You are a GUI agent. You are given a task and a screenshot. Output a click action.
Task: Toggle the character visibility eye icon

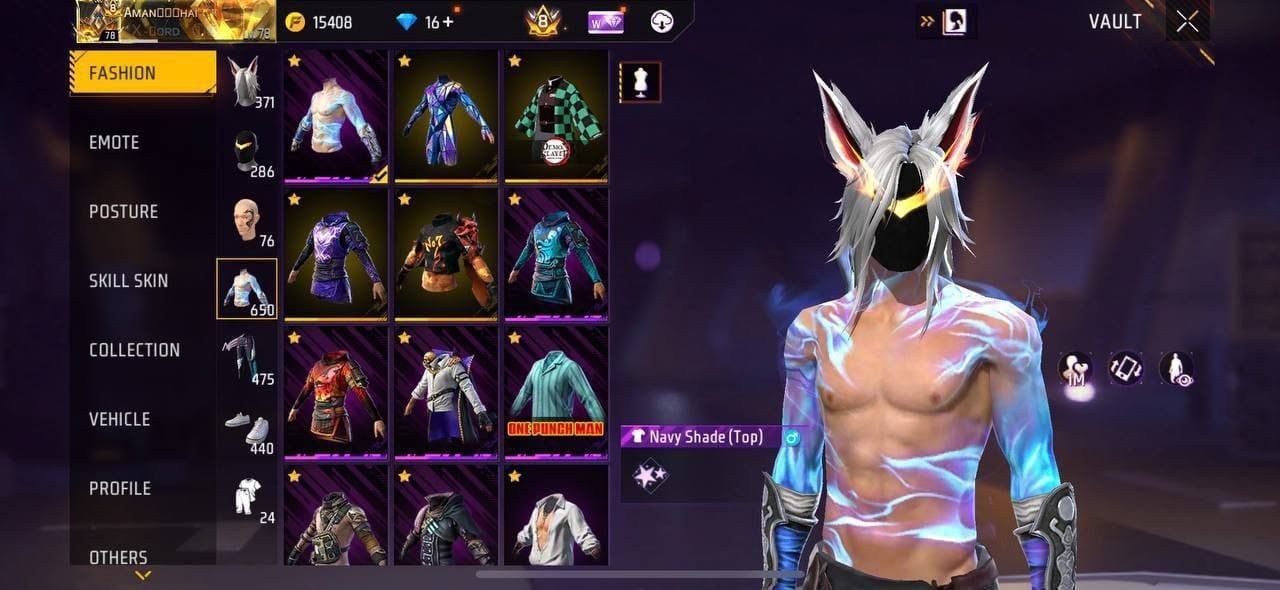(x=1176, y=369)
